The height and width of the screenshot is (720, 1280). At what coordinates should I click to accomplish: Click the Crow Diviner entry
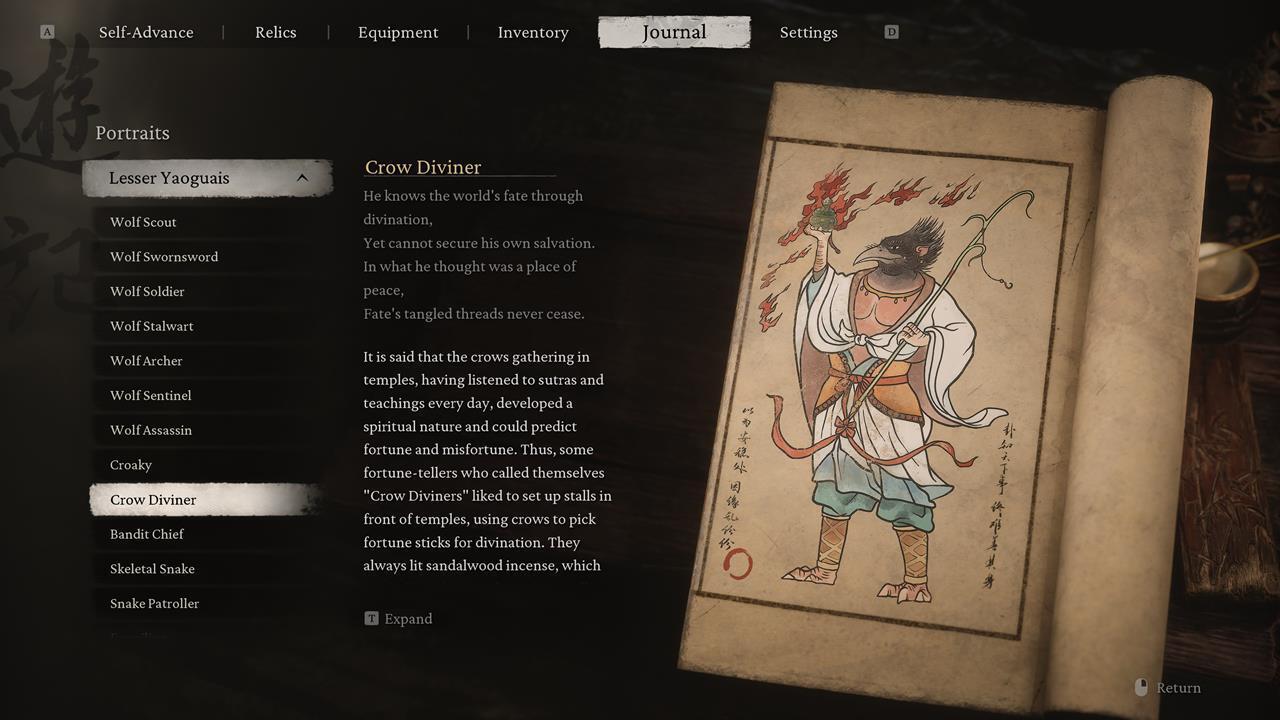[x=153, y=500]
